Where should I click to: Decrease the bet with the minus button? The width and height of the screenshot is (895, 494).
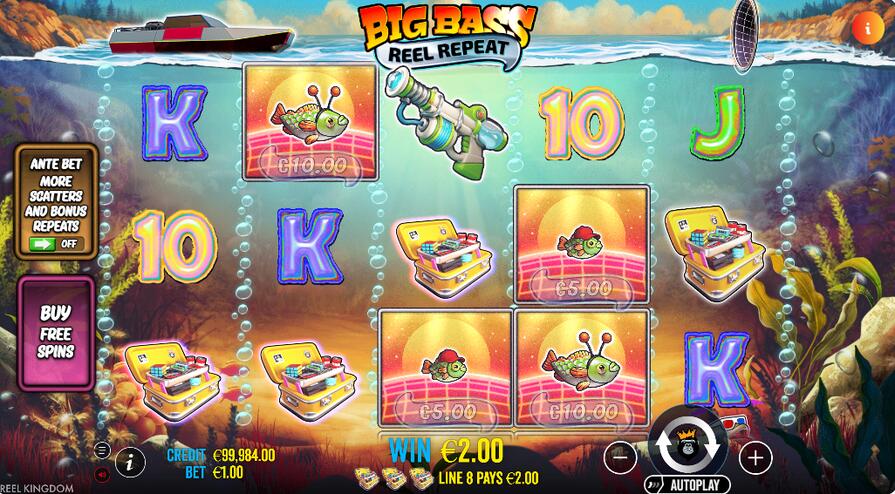point(621,457)
